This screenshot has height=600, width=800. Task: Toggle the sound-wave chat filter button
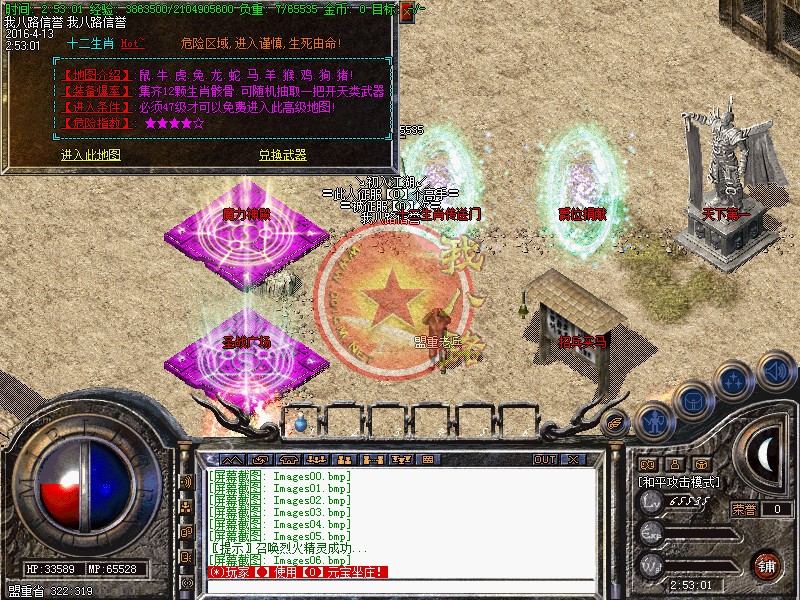[187, 480]
